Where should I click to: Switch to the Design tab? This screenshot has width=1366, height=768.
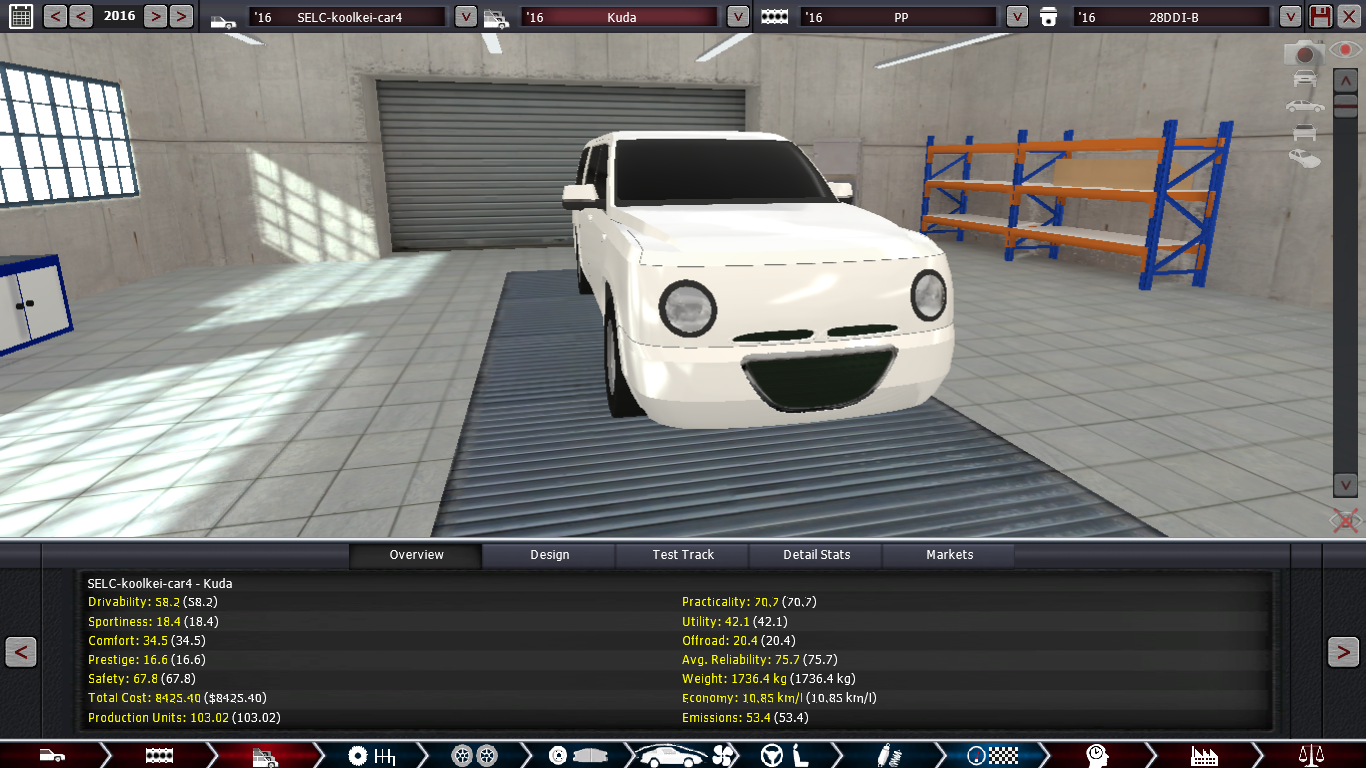pos(549,555)
